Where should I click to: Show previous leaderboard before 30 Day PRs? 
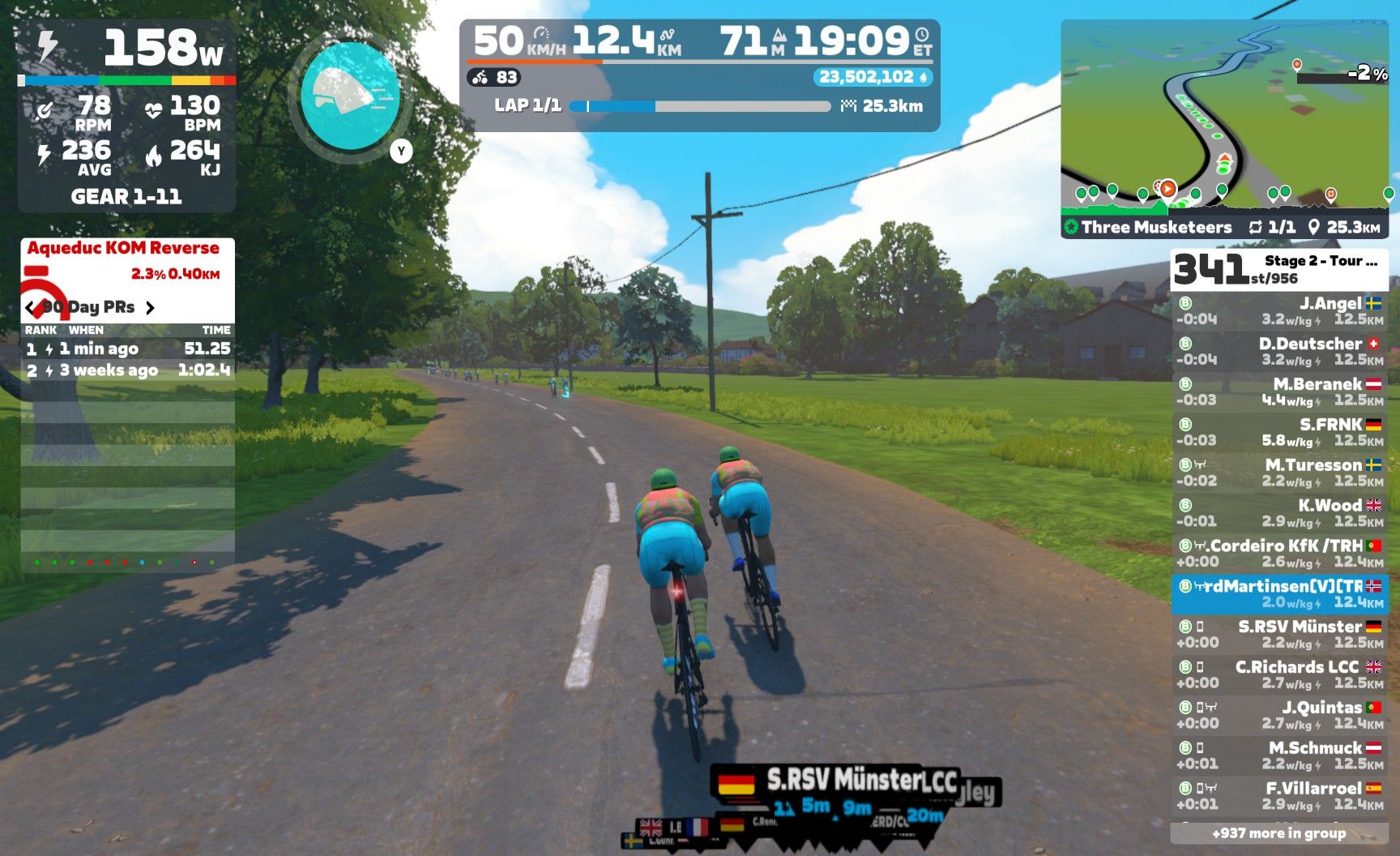pyautogui.click(x=31, y=308)
